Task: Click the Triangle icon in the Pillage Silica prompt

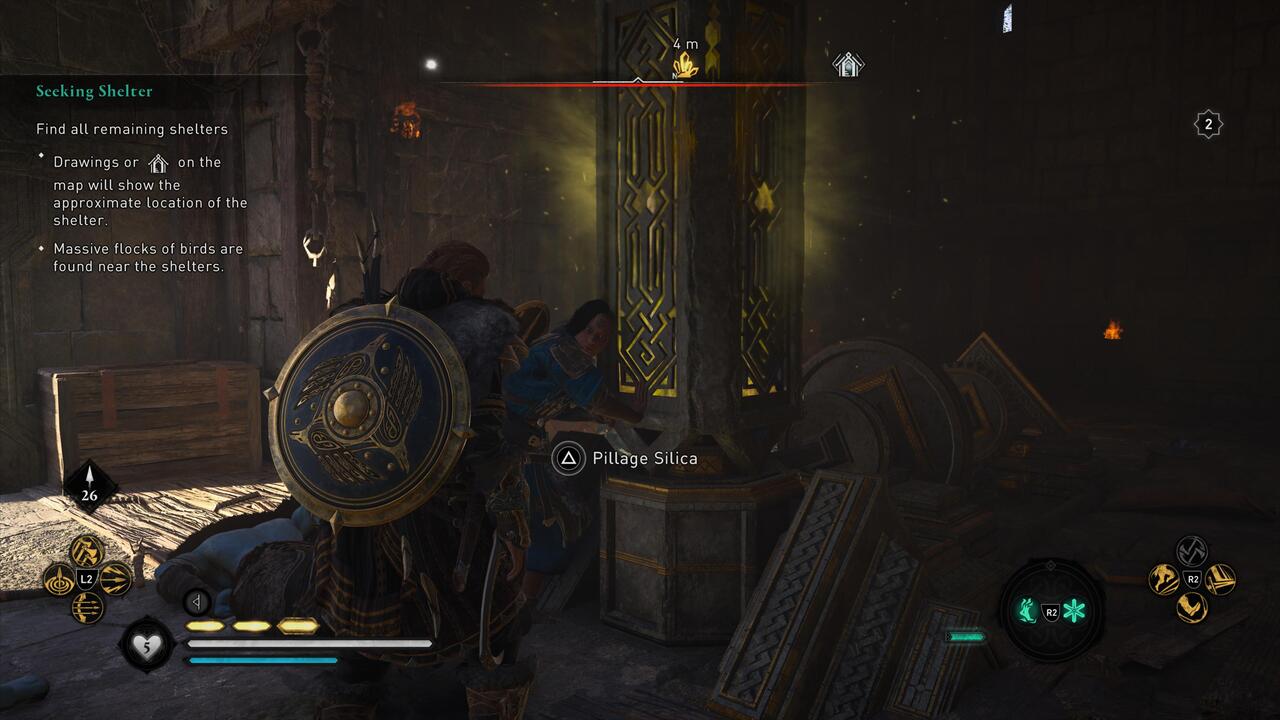Action: [x=570, y=458]
